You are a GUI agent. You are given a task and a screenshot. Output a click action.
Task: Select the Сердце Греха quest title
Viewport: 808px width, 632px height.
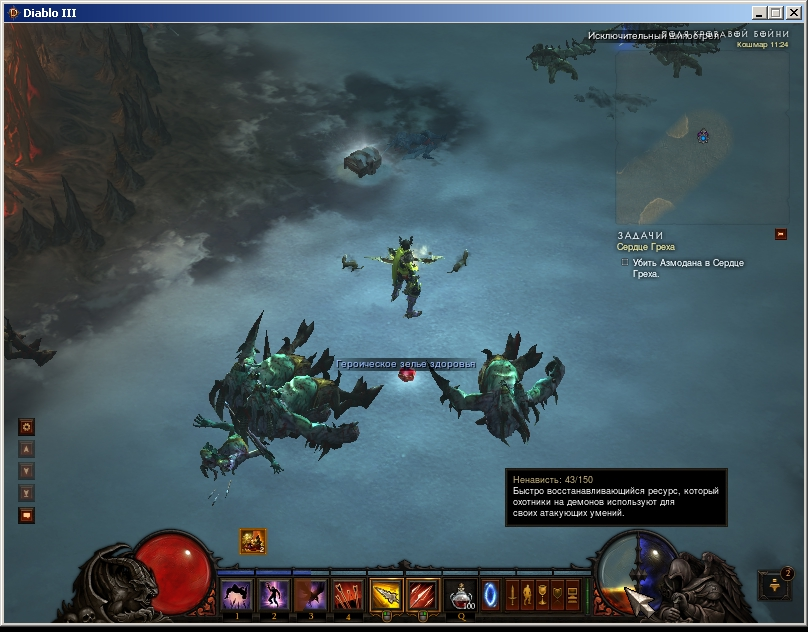646,247
